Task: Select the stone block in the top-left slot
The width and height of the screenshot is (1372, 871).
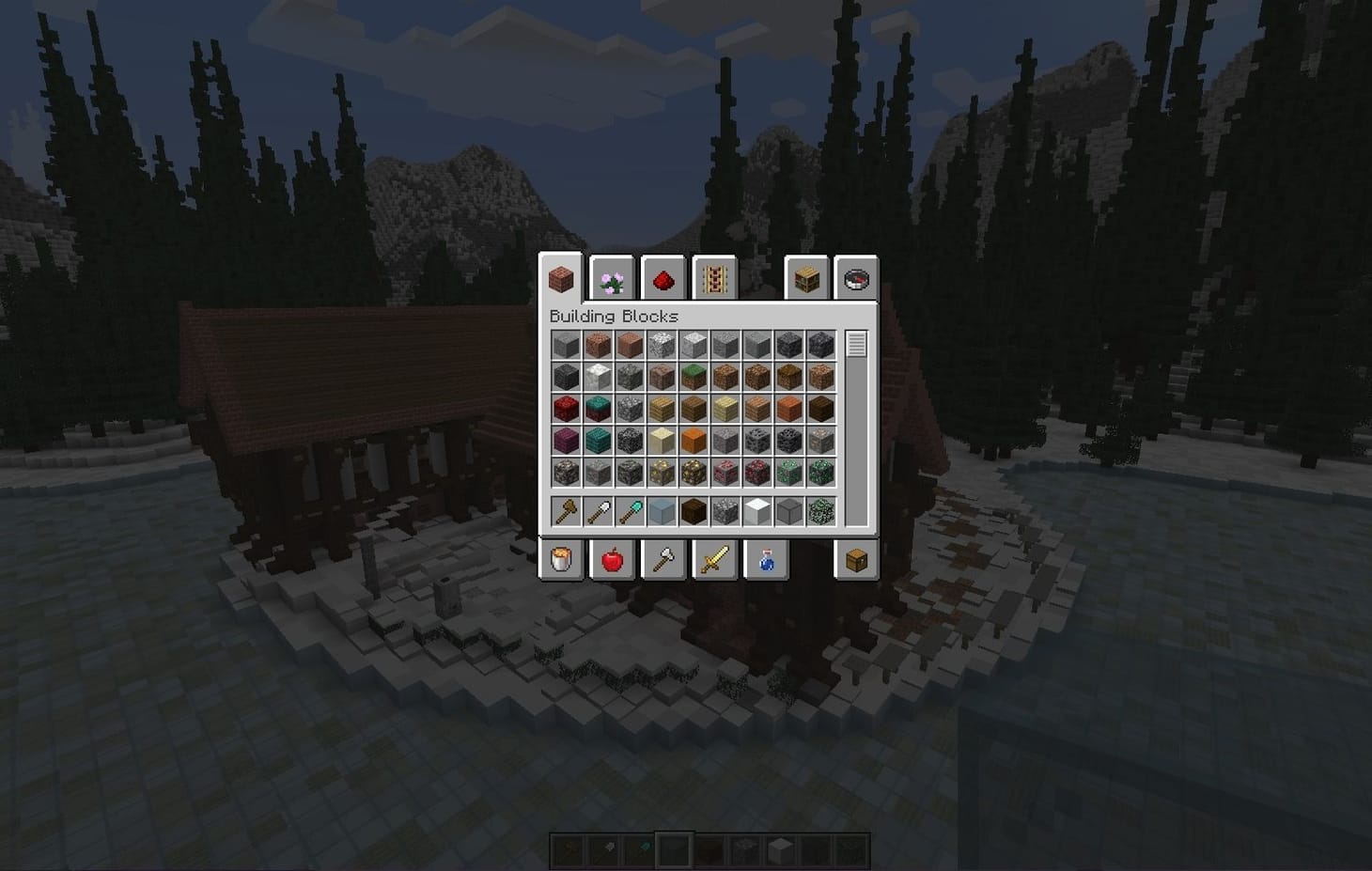Action: tap(566, 343)
